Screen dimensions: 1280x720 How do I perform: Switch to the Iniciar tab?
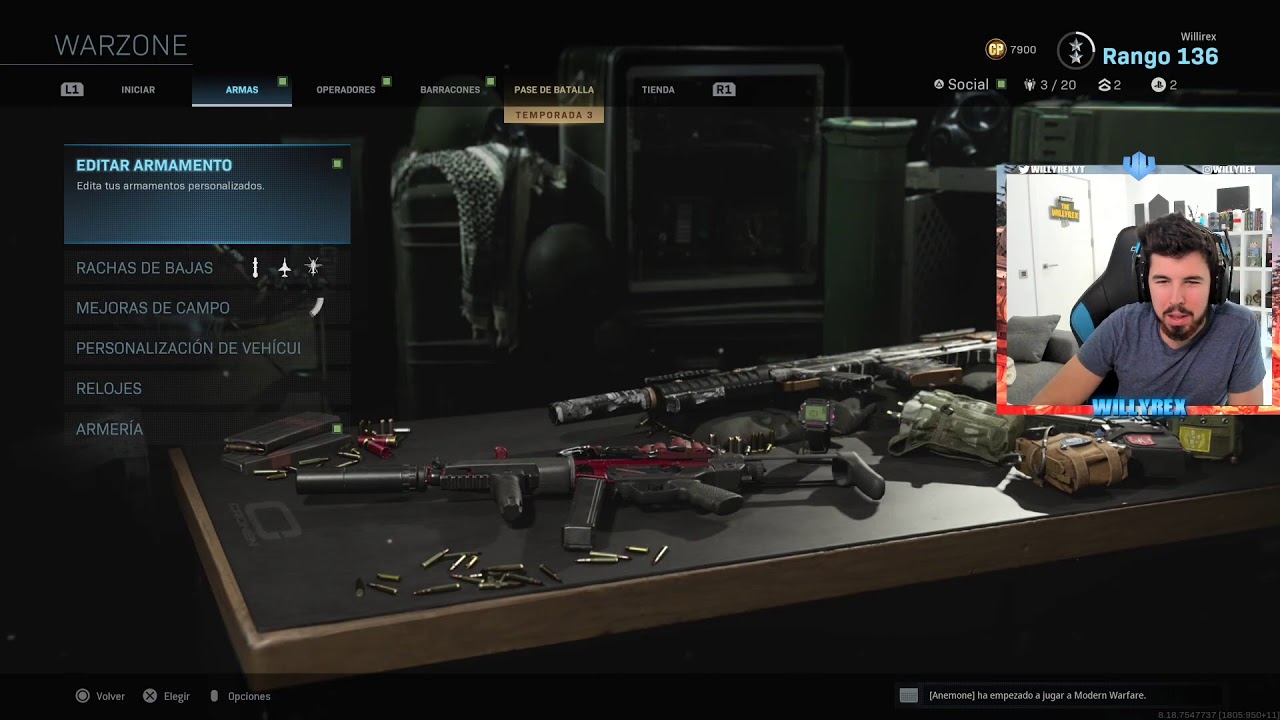pos(138,90)
